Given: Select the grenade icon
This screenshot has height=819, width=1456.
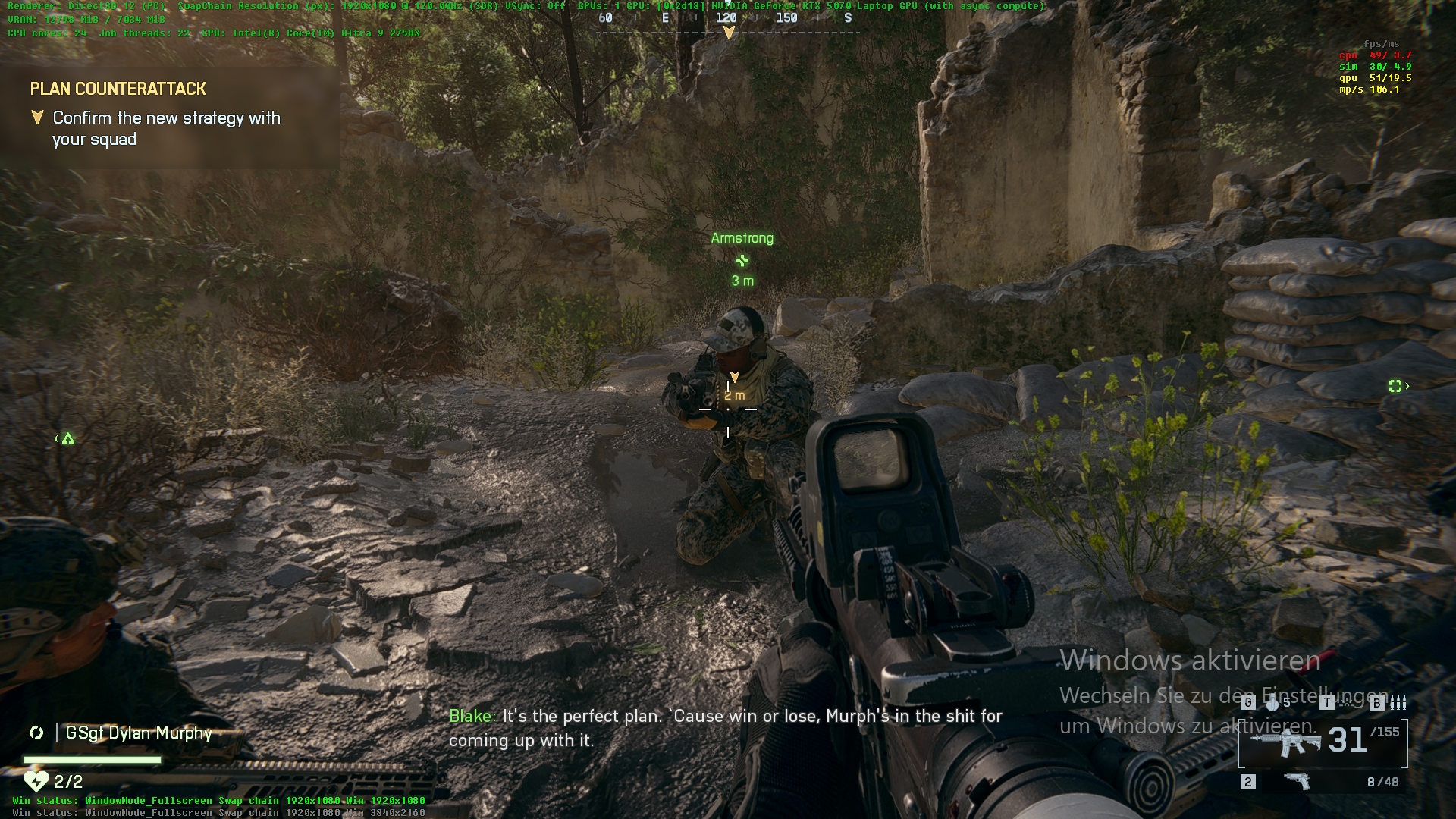Looking at the screenshot, I should [x=1272, y=704].
